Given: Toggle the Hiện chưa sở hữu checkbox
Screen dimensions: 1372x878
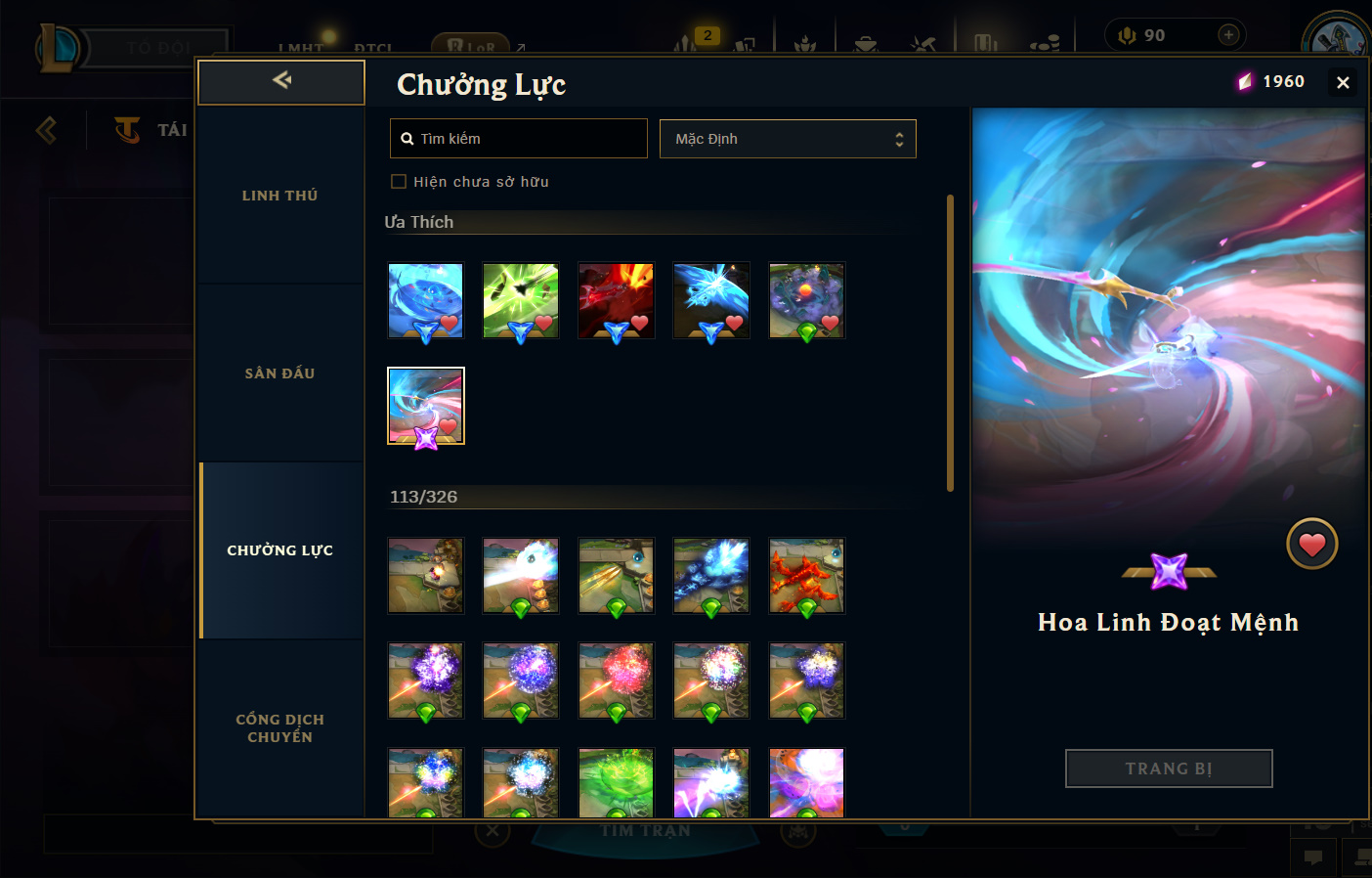Looking at the screenshot, I should pyautogui.click(x=399, y=182).
